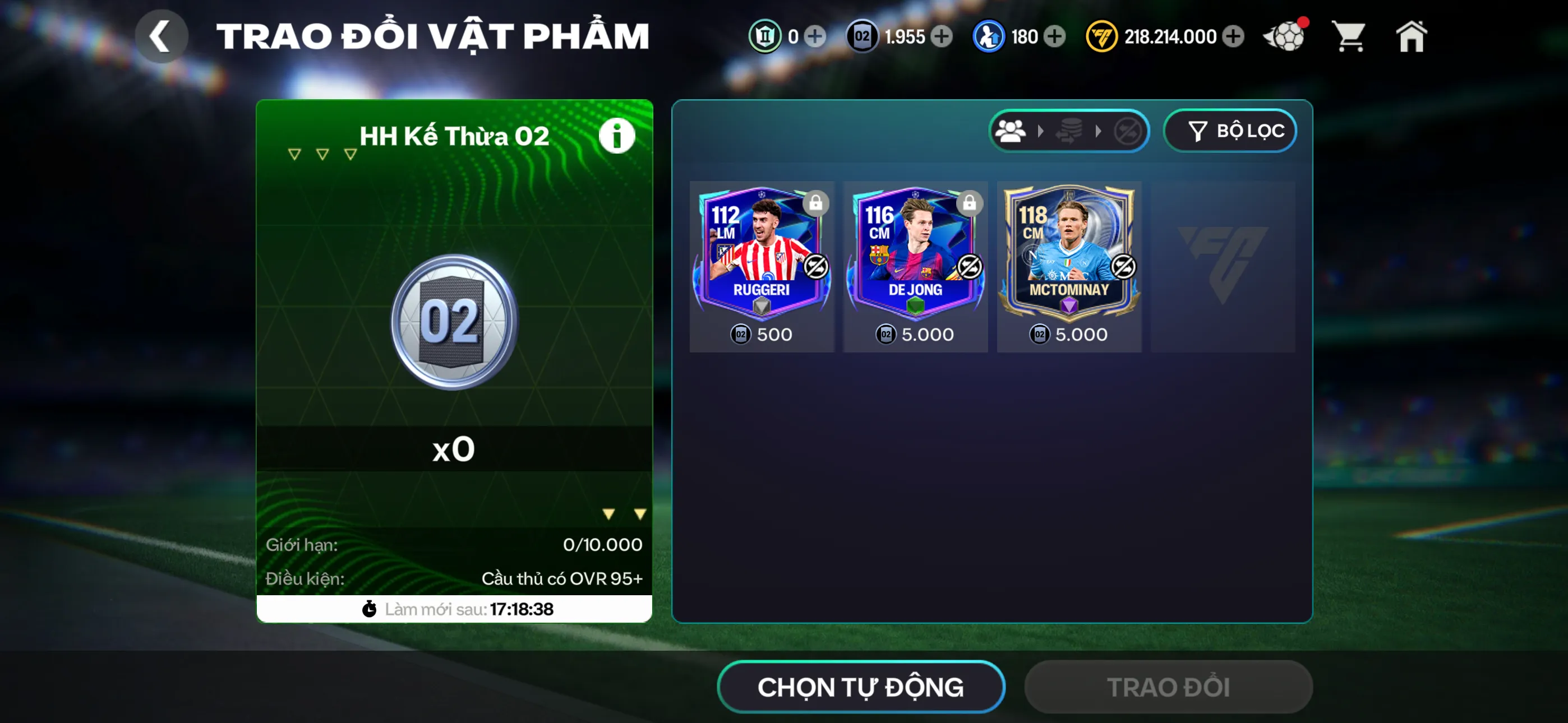The image size is (1568, 723).
Task: Click the TRAO ĐỔI button at bottom right
Action: [x=1168, y=687]
